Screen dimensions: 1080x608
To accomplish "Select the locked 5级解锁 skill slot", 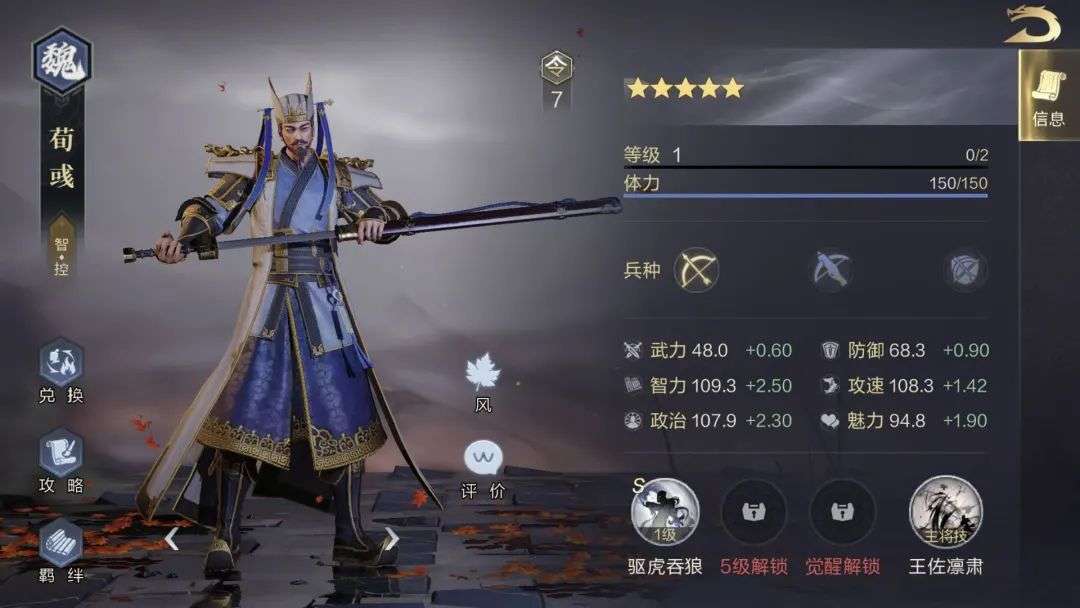I will (753, 512).
